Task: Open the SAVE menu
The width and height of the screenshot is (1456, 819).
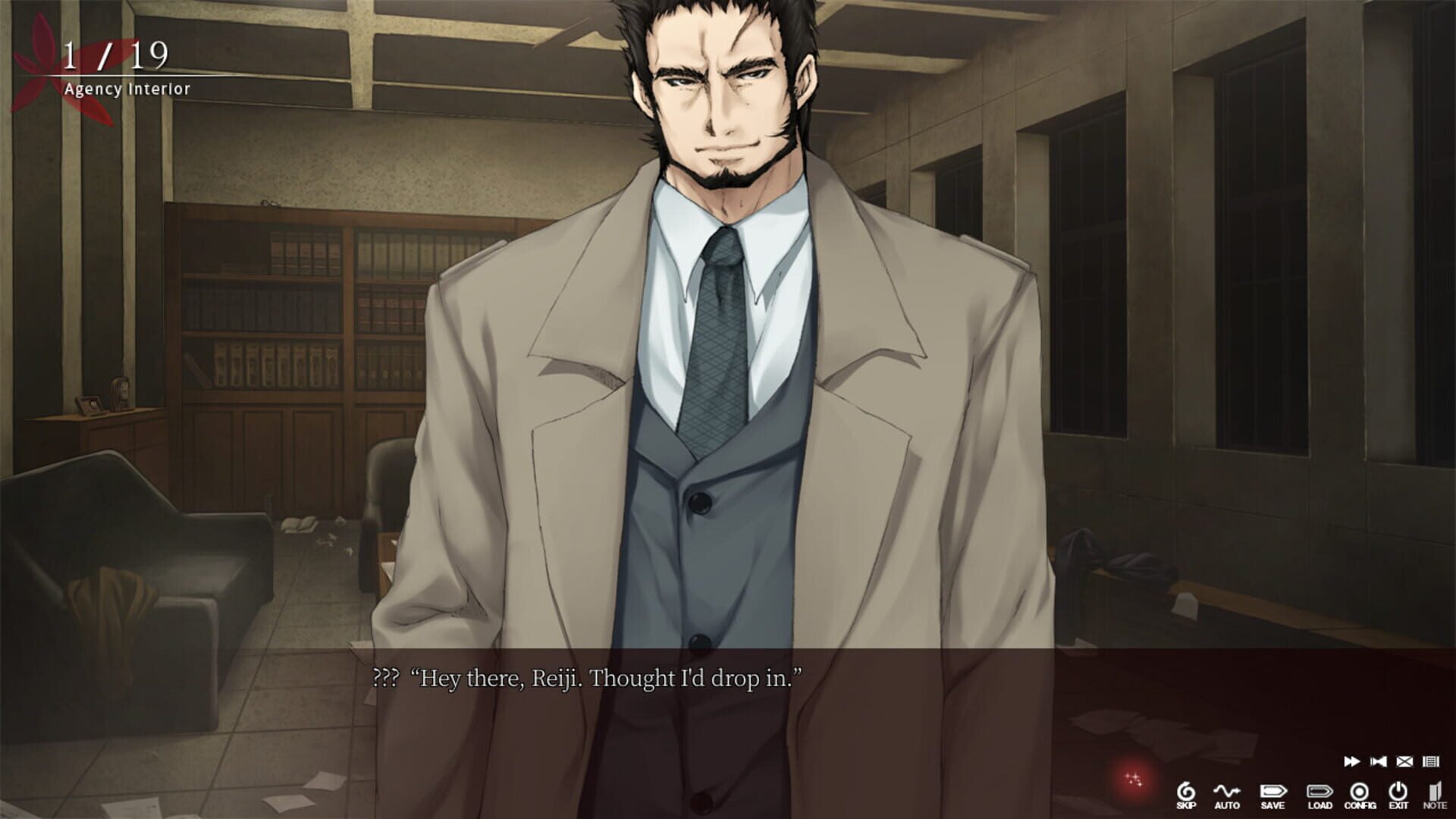Action: point(1274,791)
